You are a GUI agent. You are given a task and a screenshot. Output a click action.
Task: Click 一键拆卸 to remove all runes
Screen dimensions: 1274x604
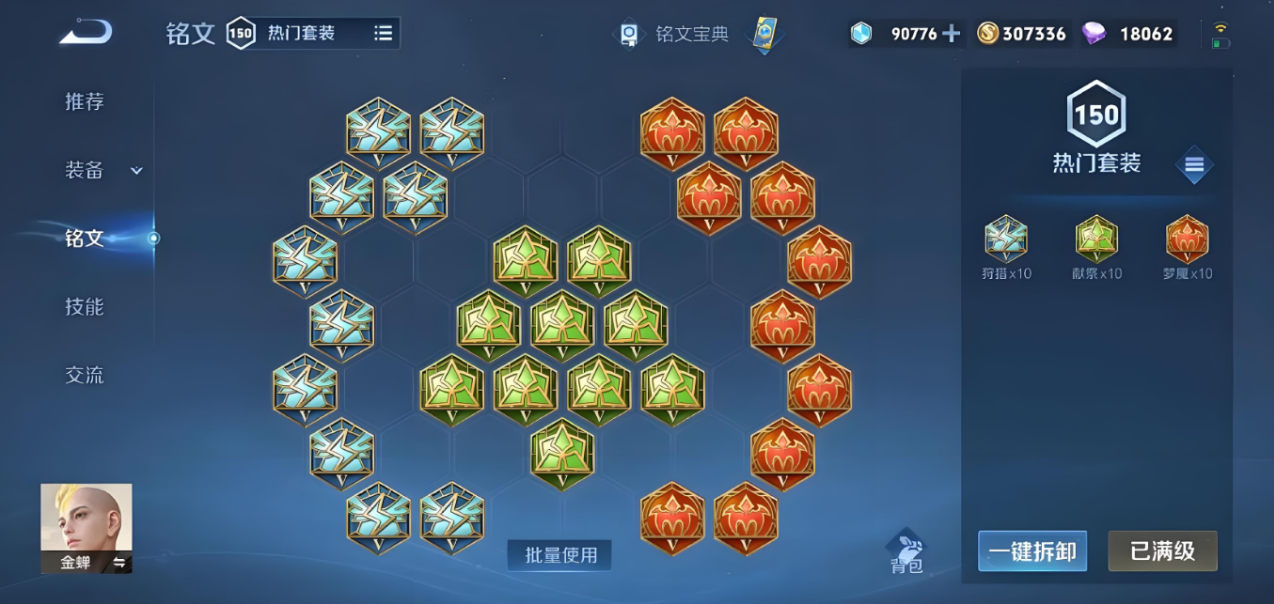click(1032, 551)
